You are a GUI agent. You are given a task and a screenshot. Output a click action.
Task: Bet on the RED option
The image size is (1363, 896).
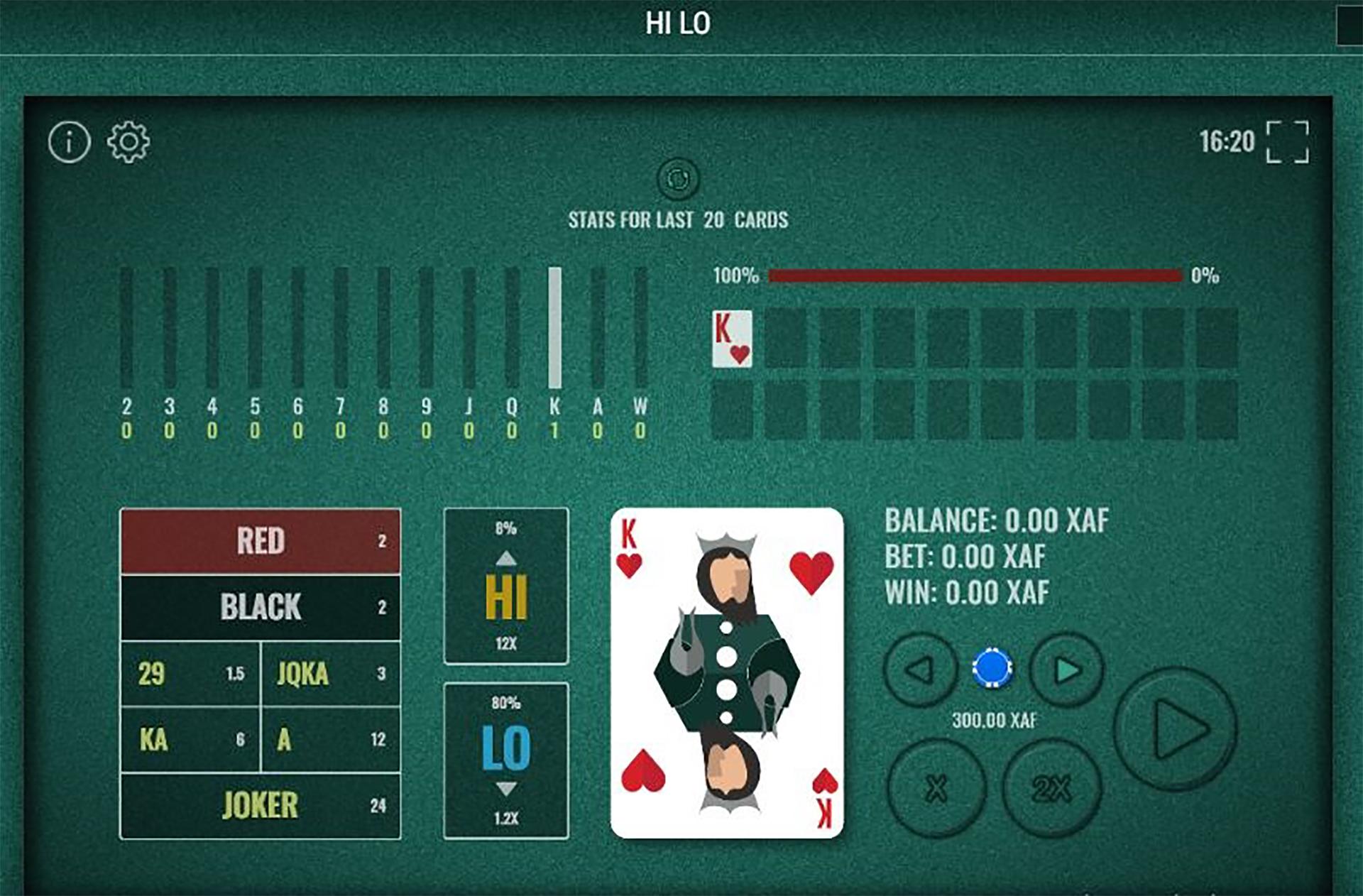(x=261, y=541)
